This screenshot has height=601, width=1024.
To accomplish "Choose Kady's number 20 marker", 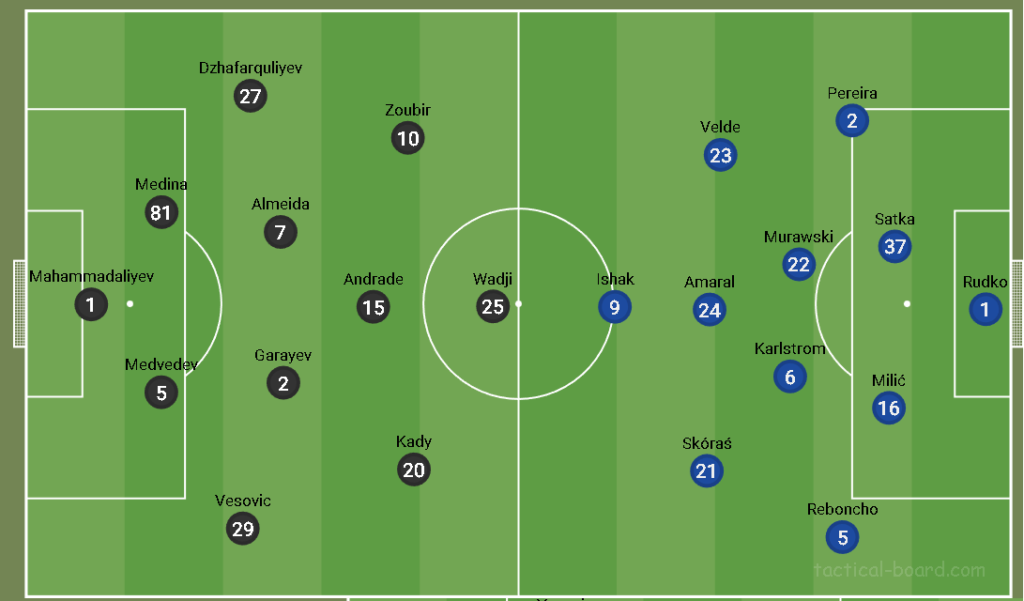I will [413, 470].
